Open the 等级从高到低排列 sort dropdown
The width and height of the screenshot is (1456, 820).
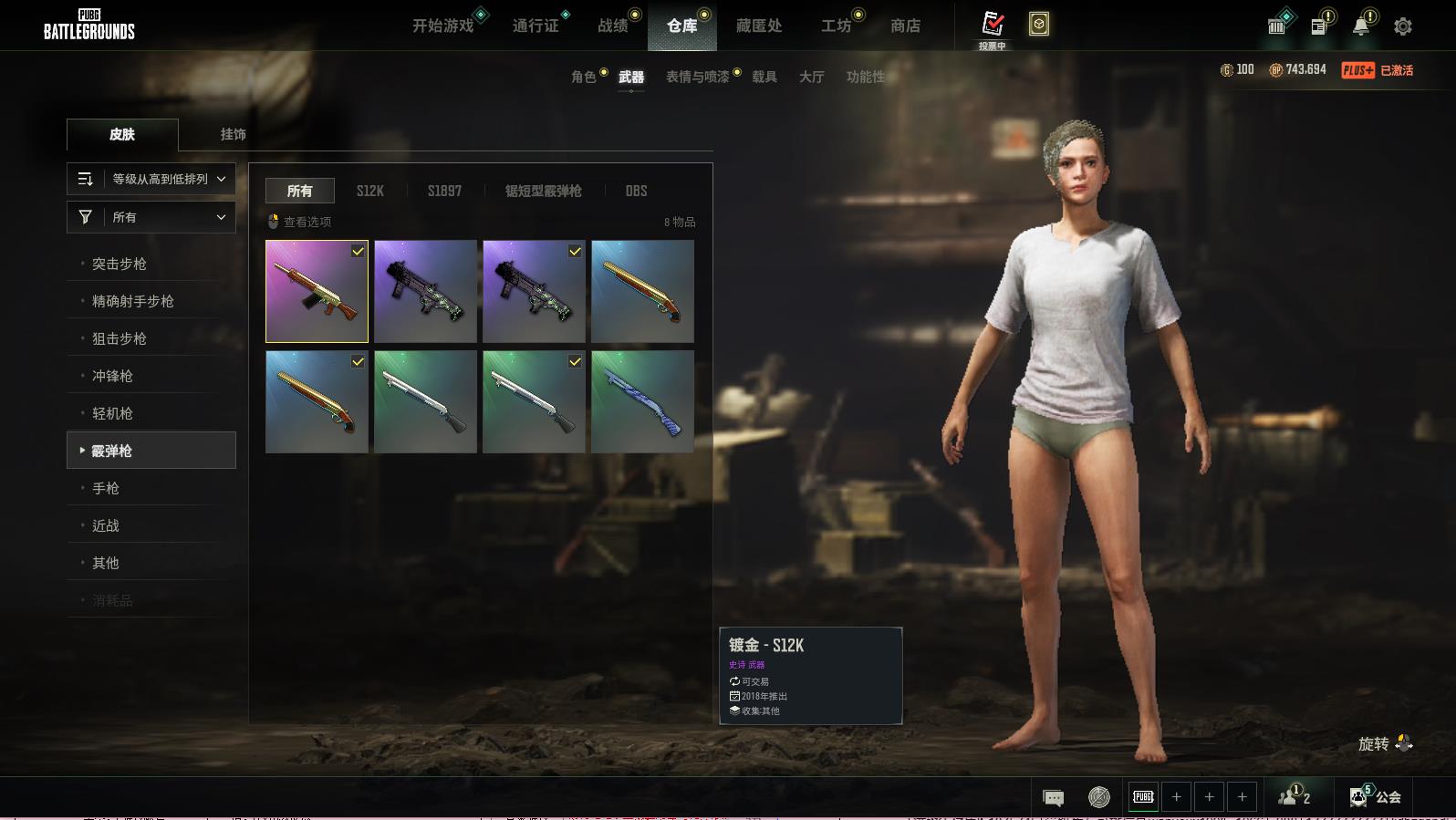click(x=151, y=179)
